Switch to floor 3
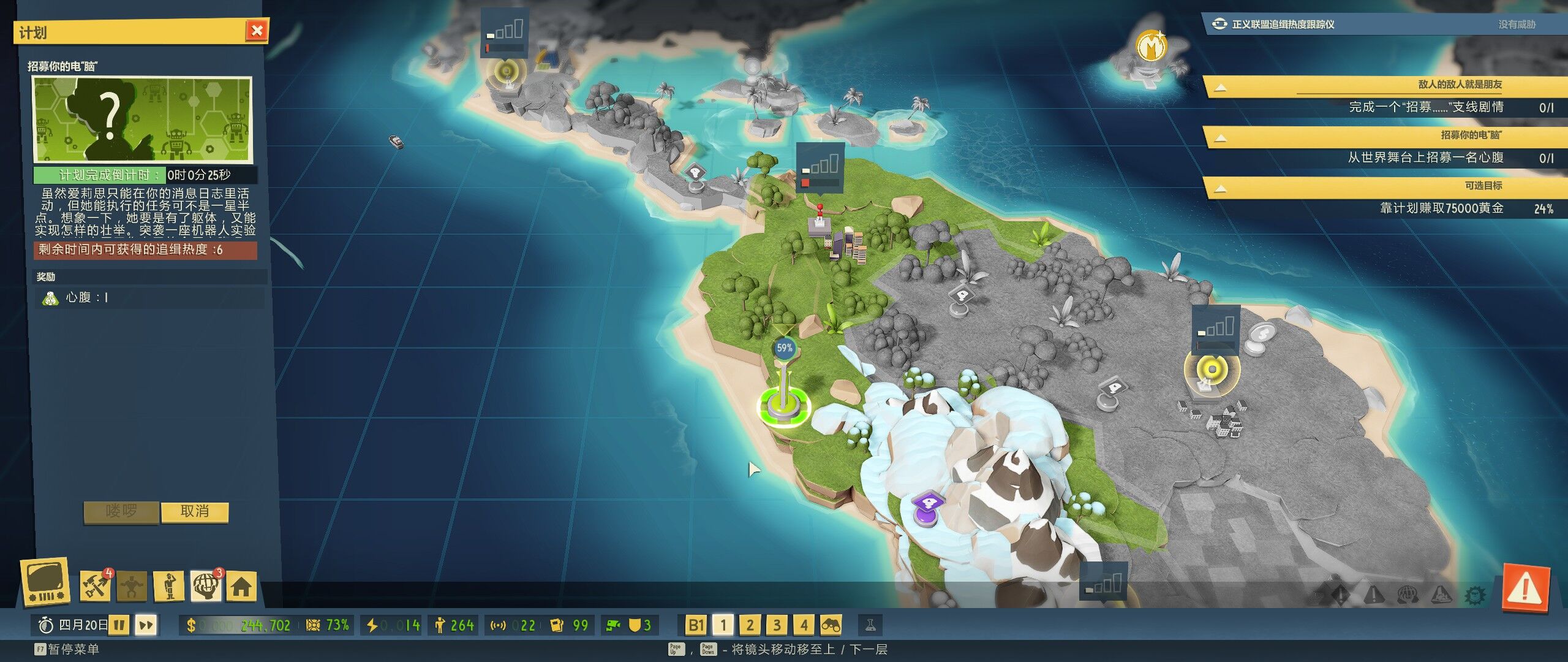The width and height of the screenshot is (1568, 662). [777, 625]
